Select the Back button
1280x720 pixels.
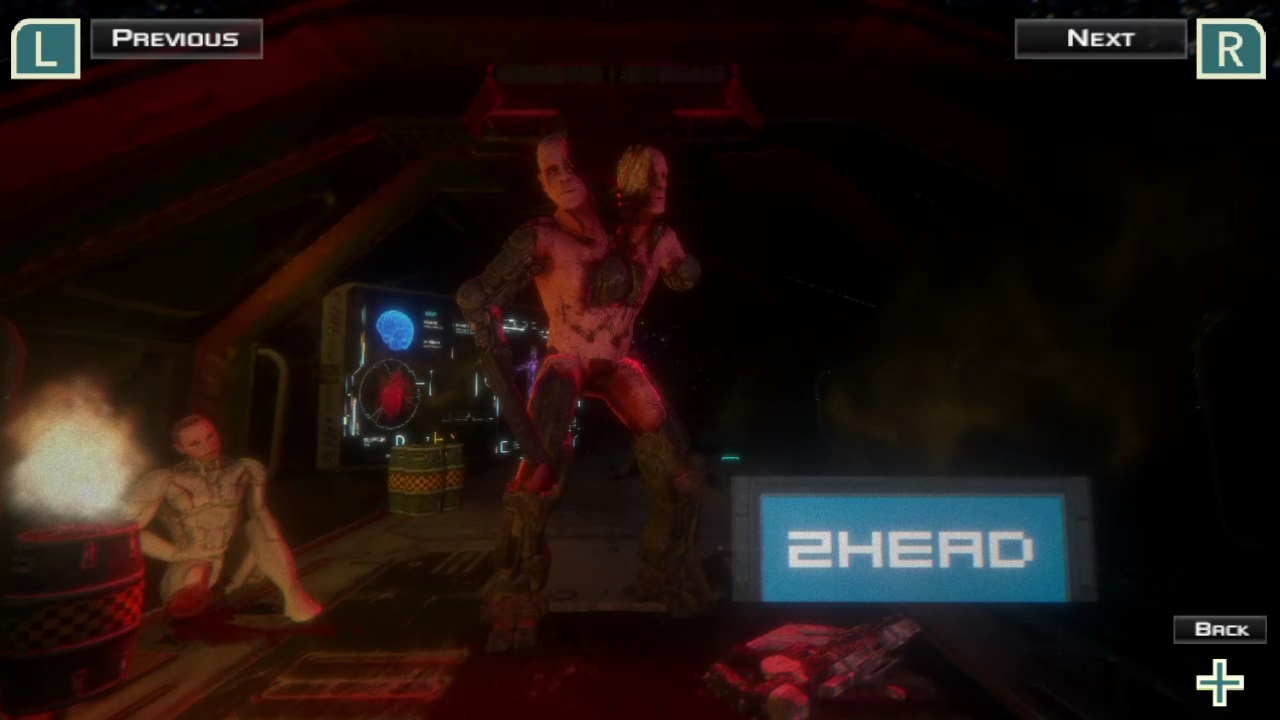[1220, 628]
